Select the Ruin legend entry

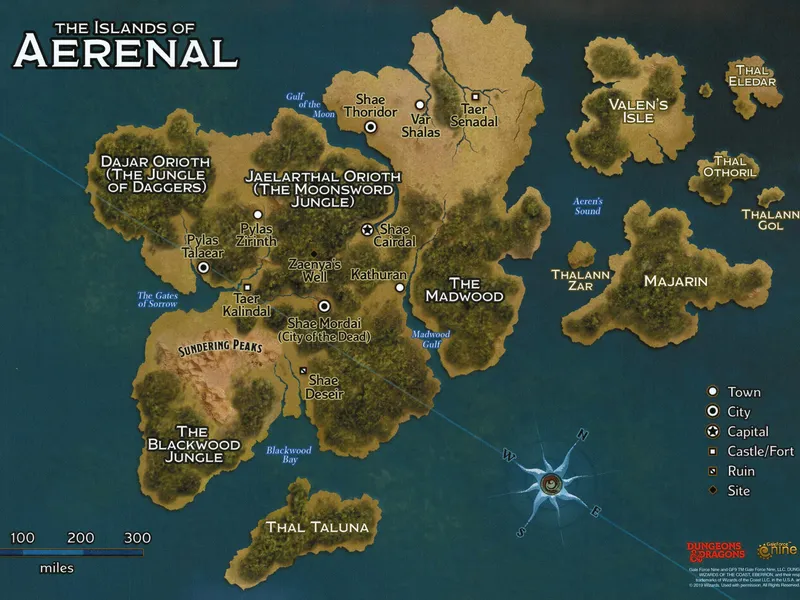pos(713,471)
